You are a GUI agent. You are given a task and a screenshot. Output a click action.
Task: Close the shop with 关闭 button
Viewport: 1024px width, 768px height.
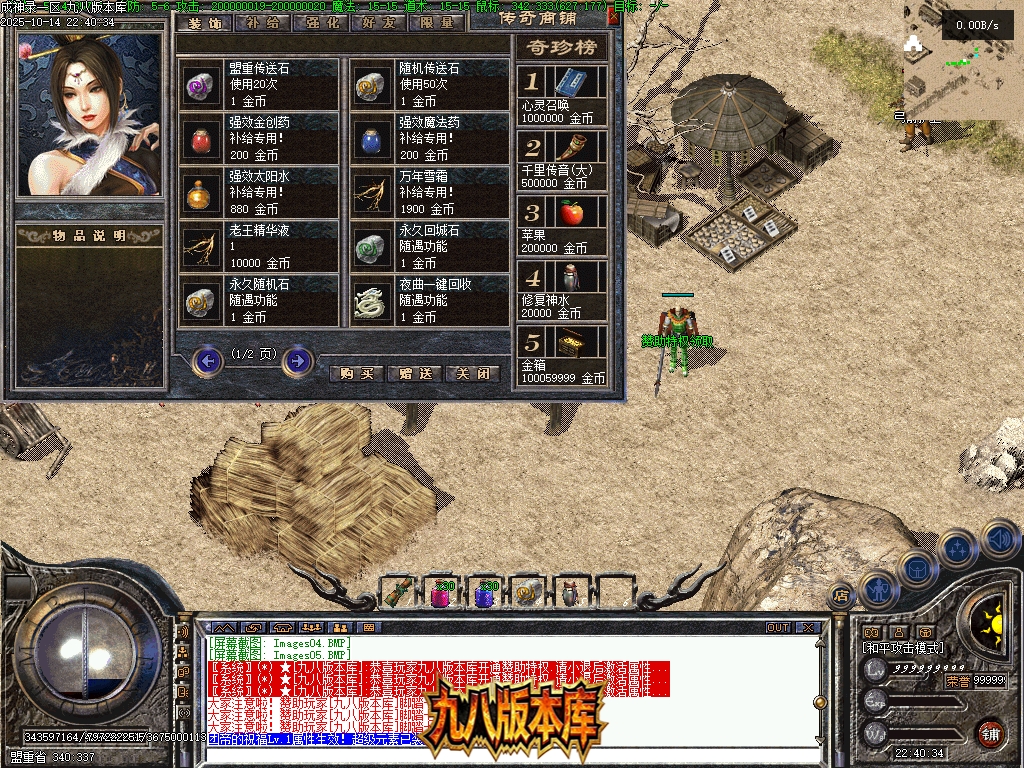472,374
